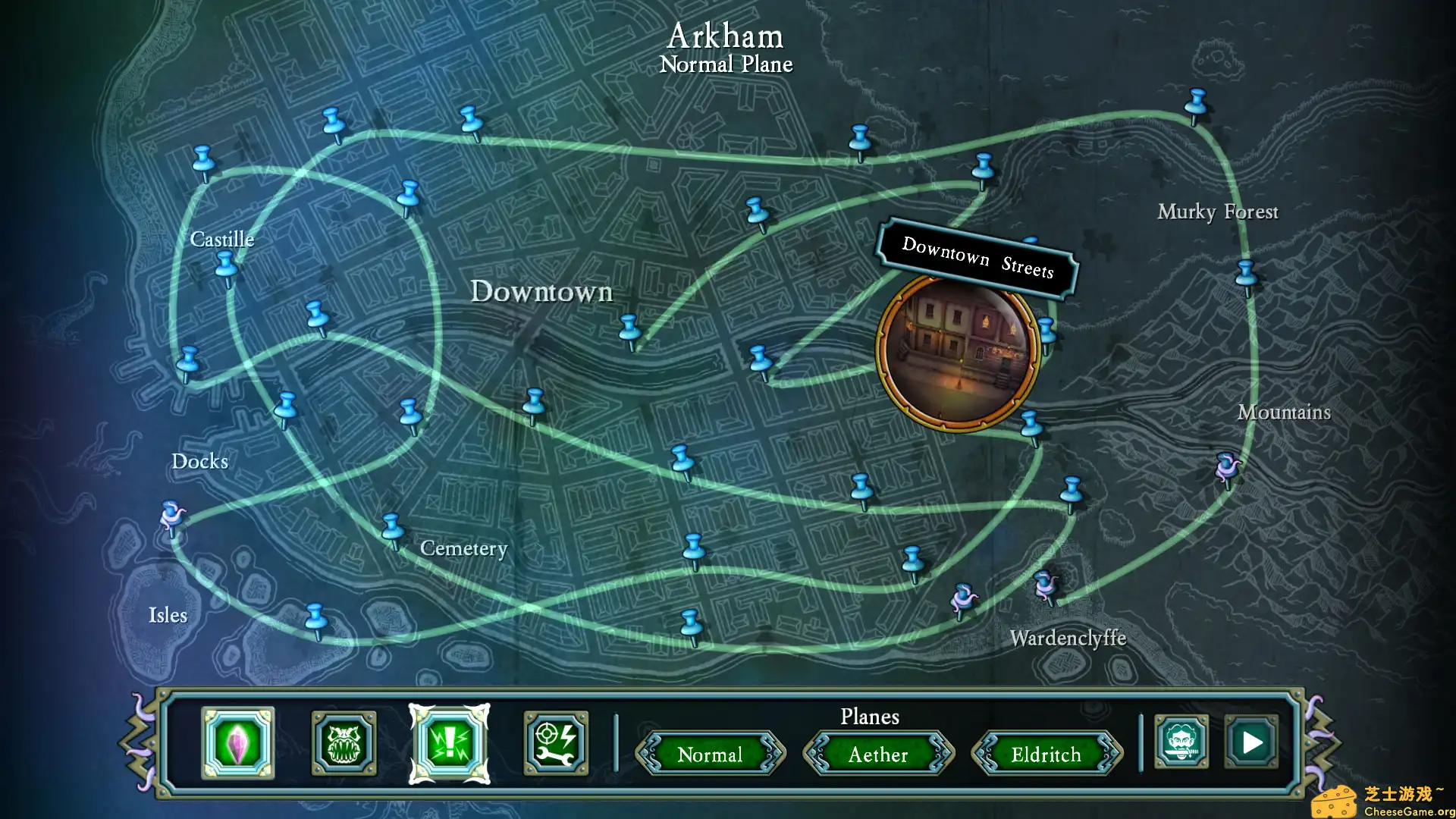This screenshot has width=1456, height=819.
Task: Click the Normal plane button
Action: (x=711, y=755)
